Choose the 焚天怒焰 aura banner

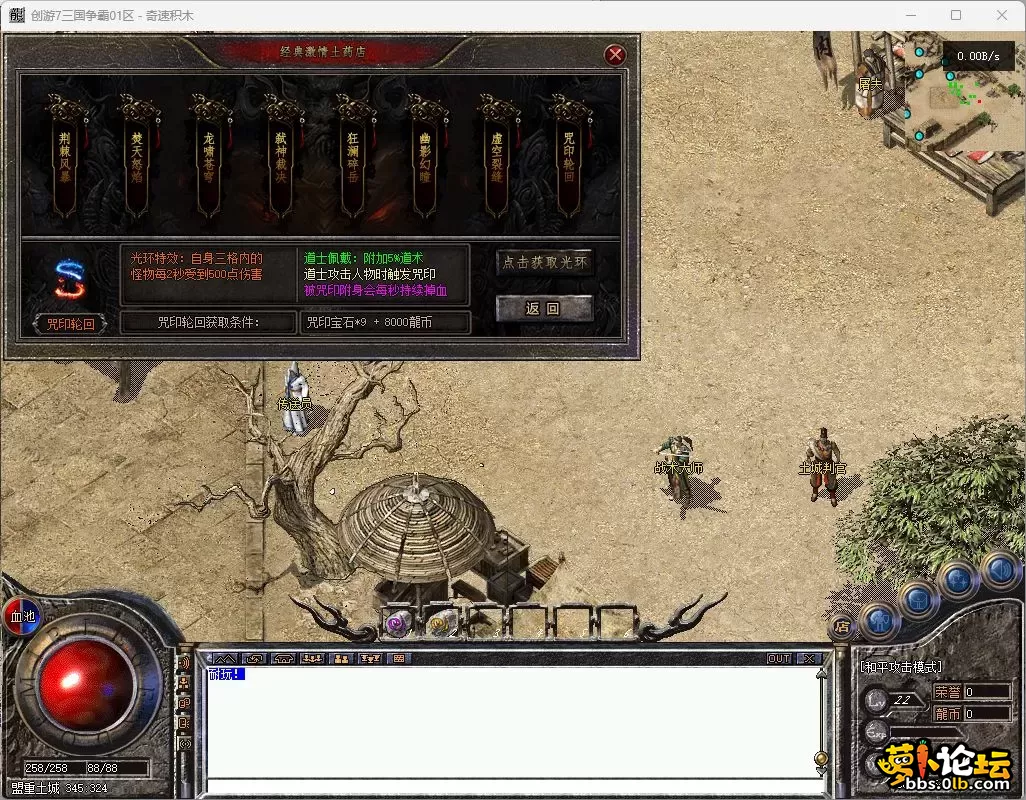(x=137, y=160)
